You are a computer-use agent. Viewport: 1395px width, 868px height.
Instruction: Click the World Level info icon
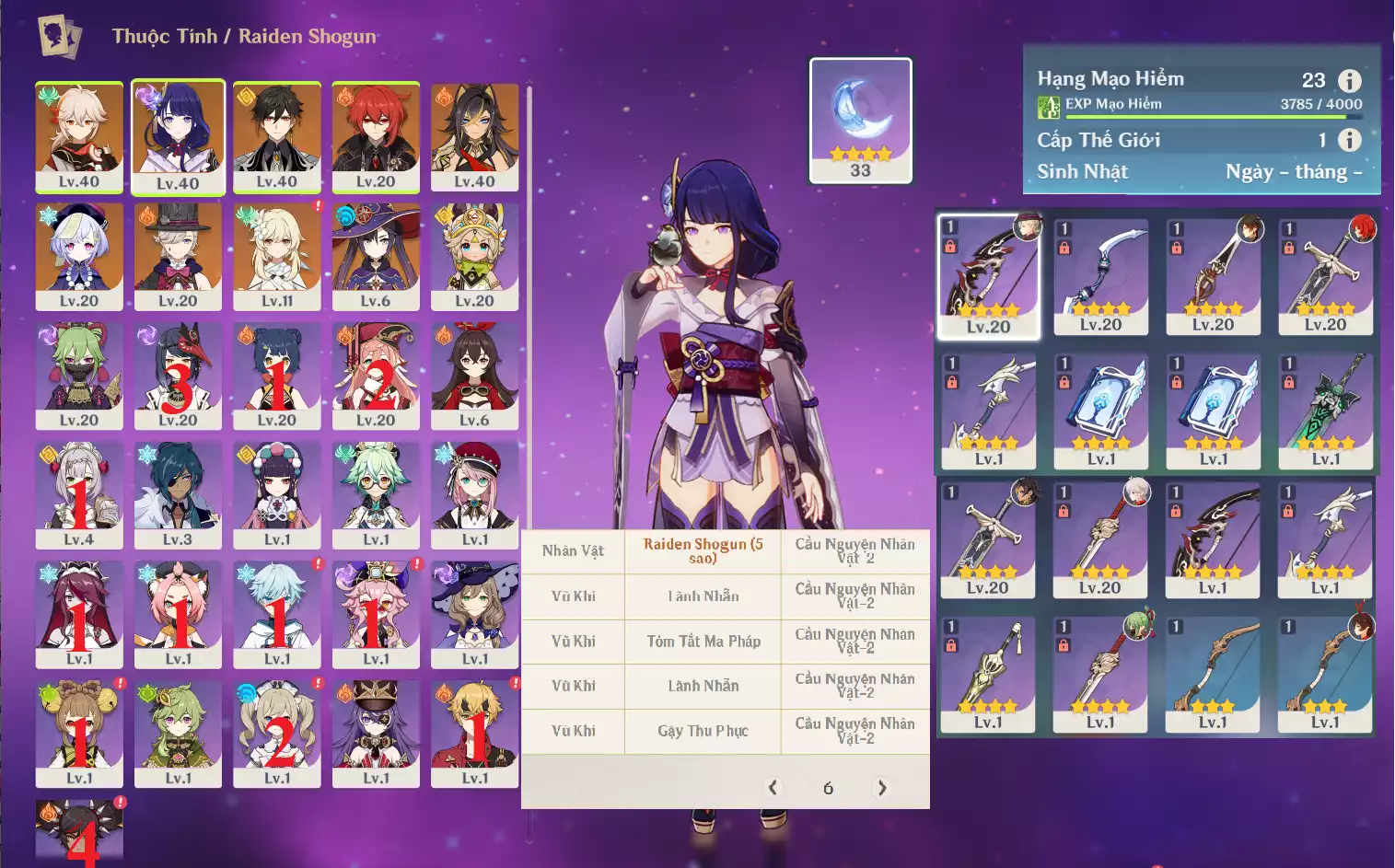(1349, 140)
